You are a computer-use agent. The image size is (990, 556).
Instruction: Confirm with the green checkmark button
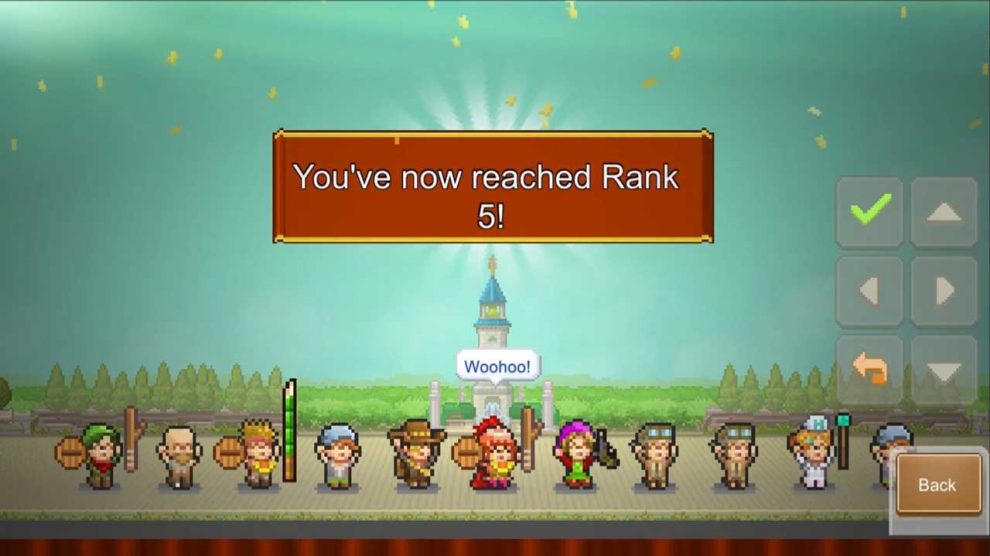pyautogui.click(x=869, y=211)
